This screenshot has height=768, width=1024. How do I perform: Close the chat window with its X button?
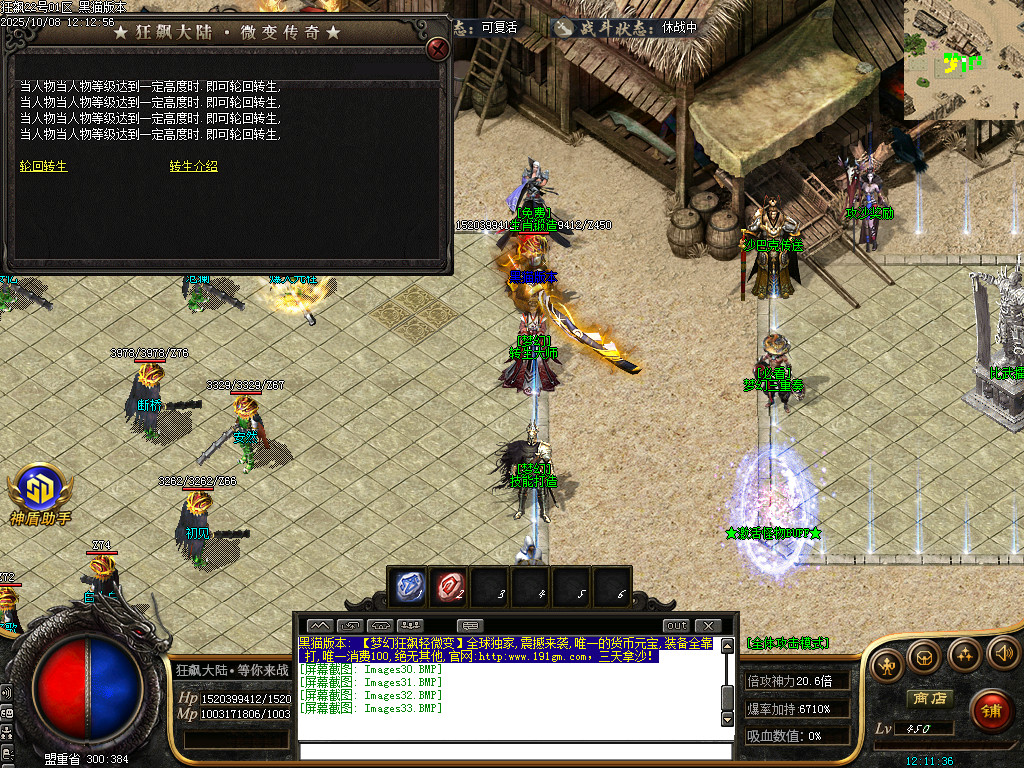(x=707, y=626)
